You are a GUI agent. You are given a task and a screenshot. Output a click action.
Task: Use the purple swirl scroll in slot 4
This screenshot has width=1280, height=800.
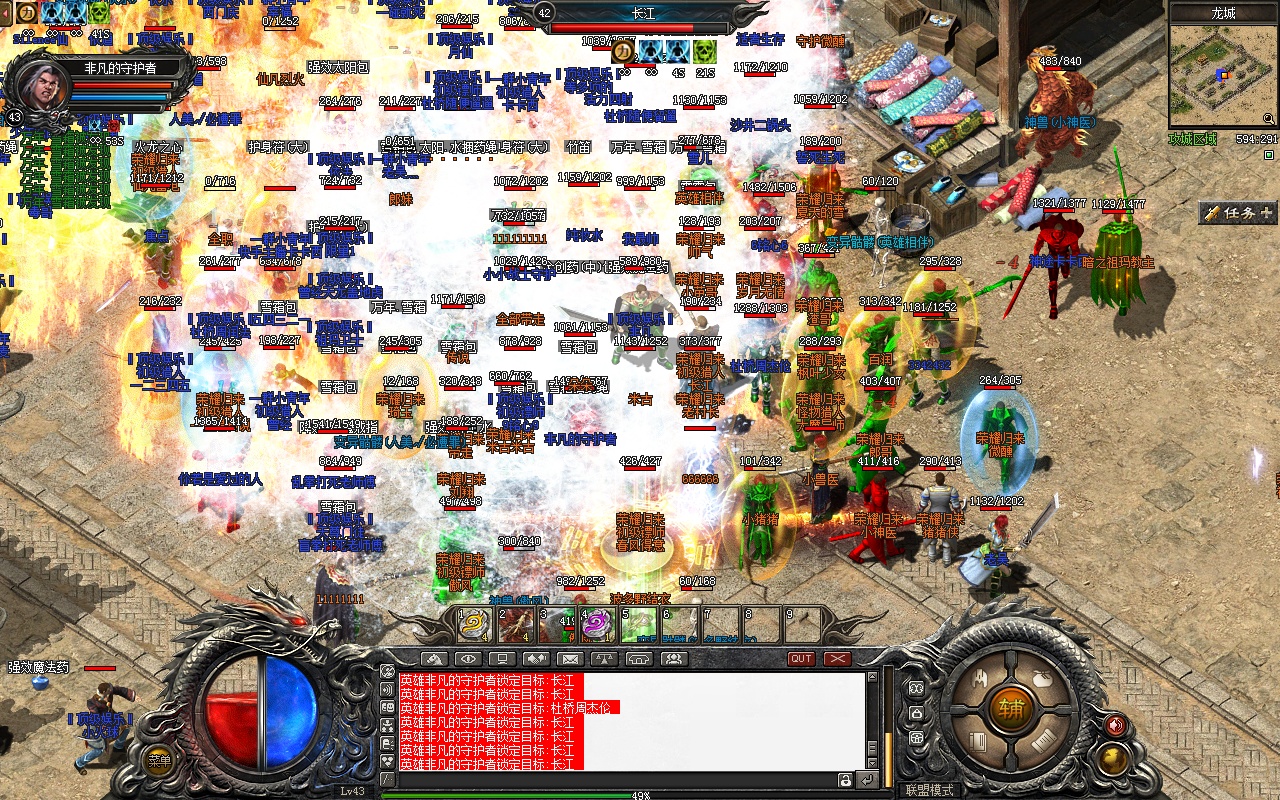pyautogui.click(x=597, y=625)
